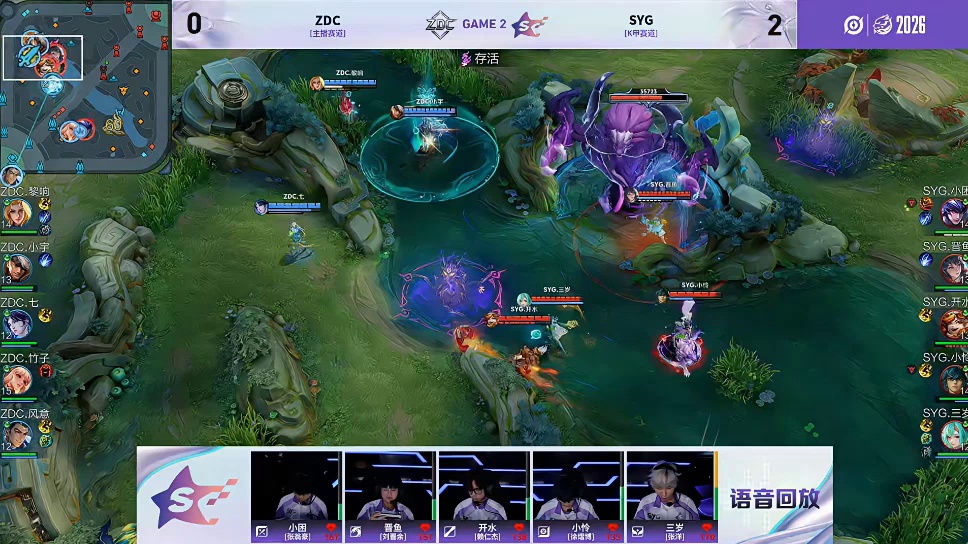Image resolution: width=968 pixels, height=544 pixels.
Task: Select ZDC.七's hero portrait
Action: tap(16, 324)
